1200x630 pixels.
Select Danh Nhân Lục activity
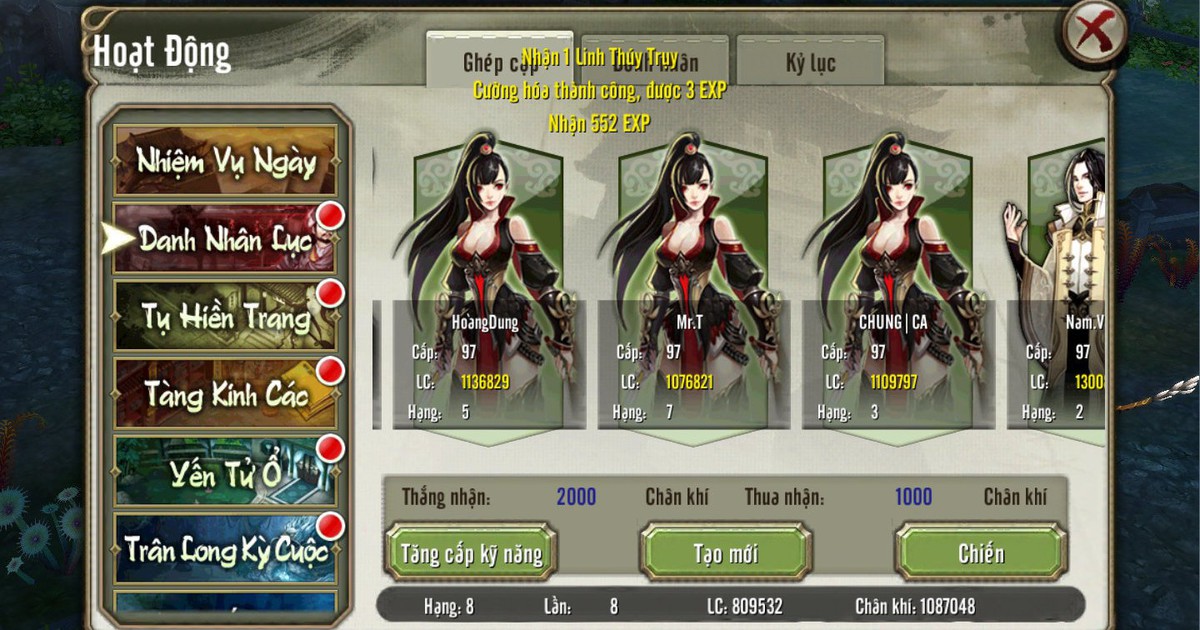click(x=225, y=238)
